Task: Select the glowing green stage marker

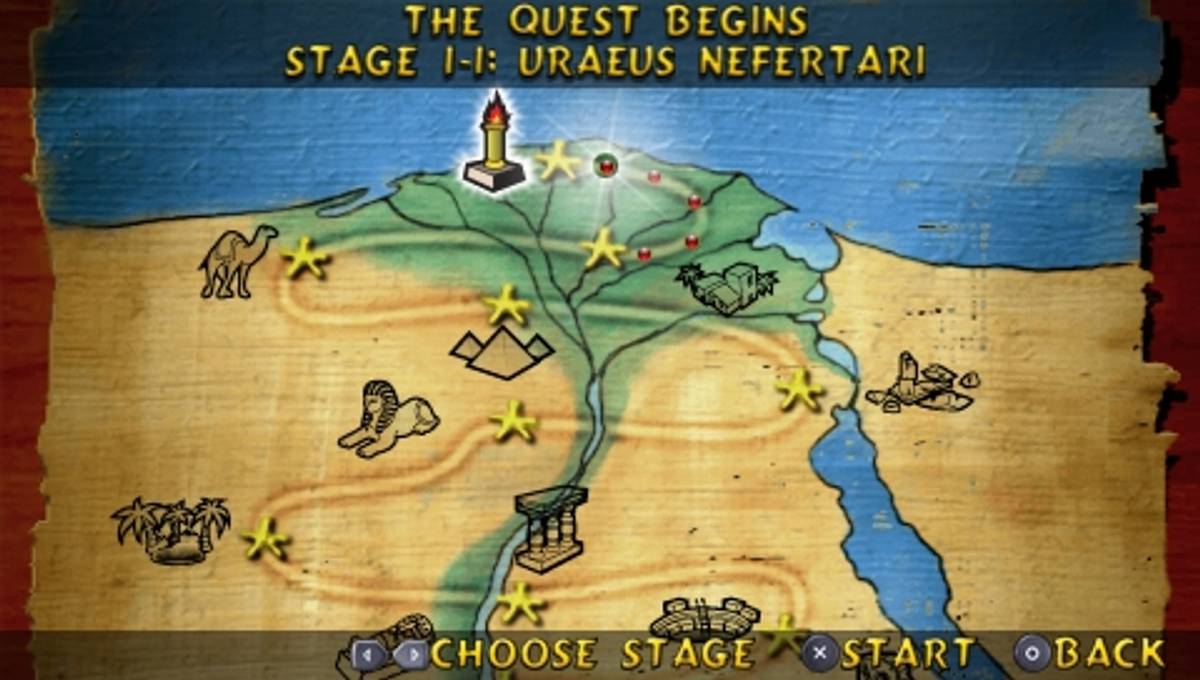Action: [x=604, y=165]
